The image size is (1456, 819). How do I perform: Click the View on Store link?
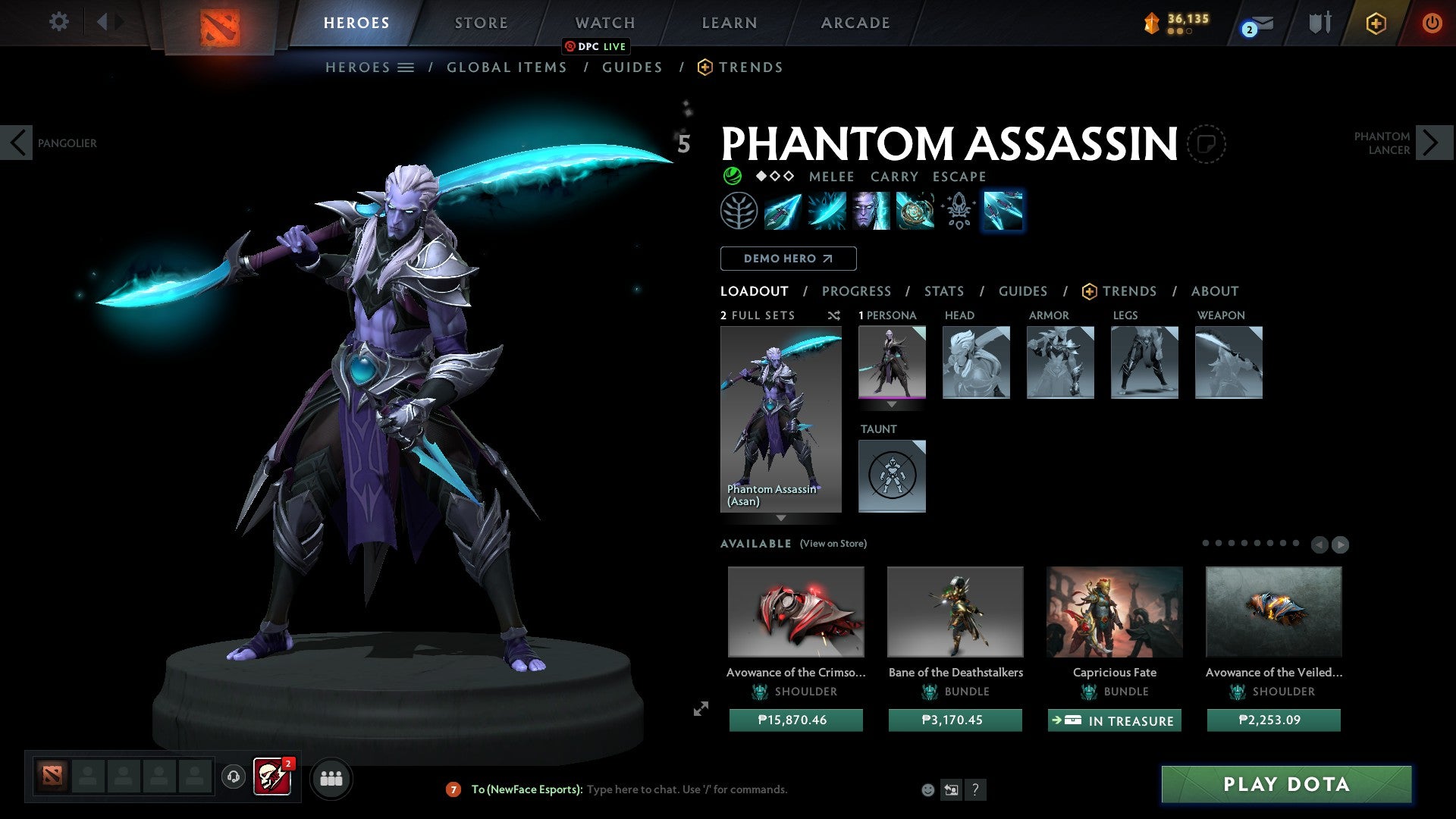[833, 544]
